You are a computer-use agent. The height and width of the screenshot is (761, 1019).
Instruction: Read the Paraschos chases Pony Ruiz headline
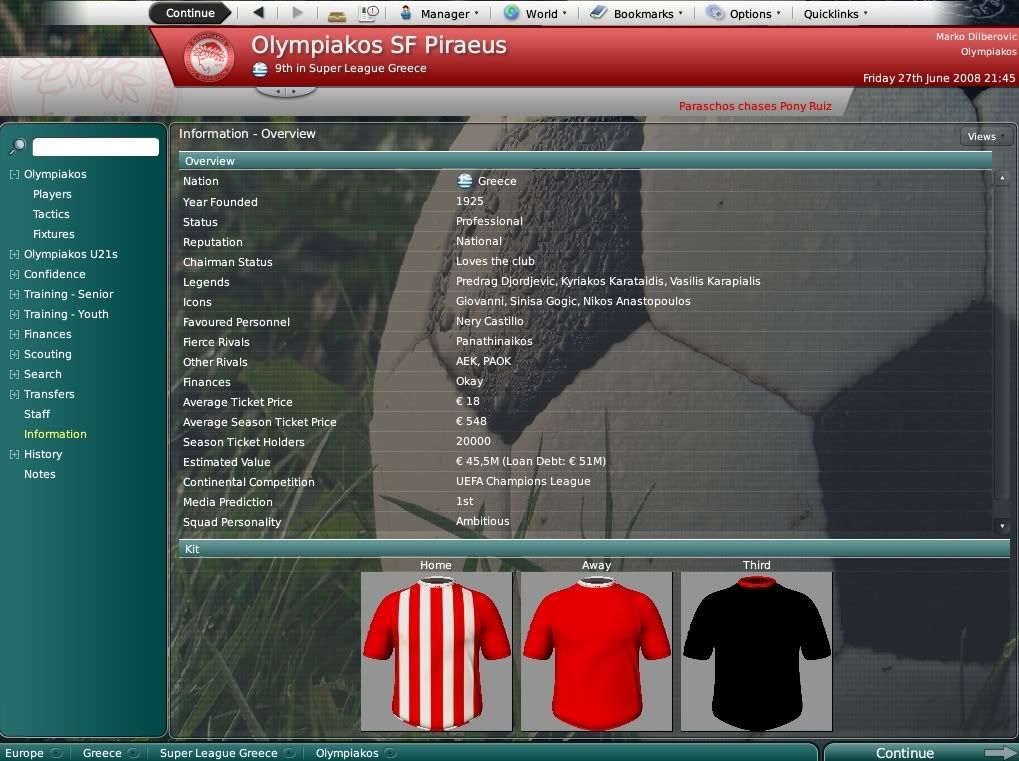[x=755, y=106]
